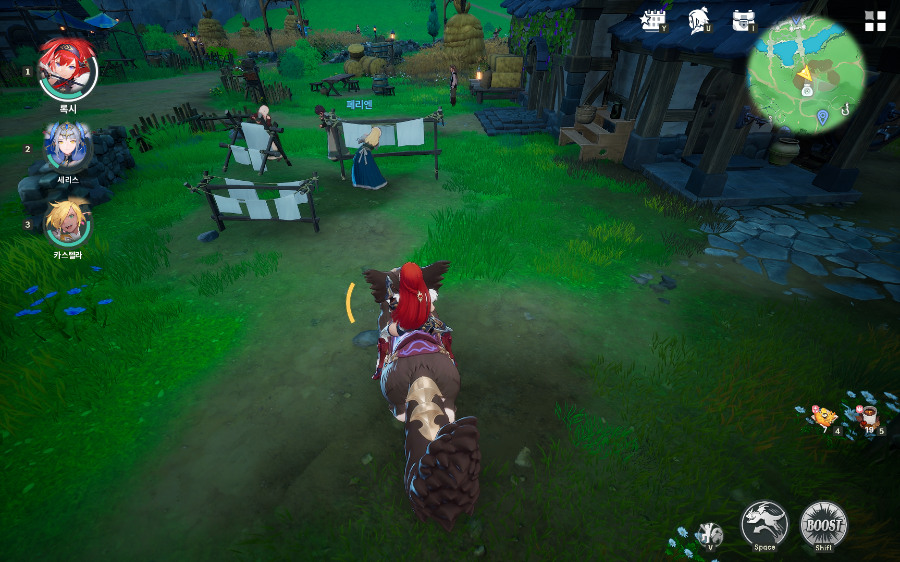Click the dismount rider icon

(710, 533)
